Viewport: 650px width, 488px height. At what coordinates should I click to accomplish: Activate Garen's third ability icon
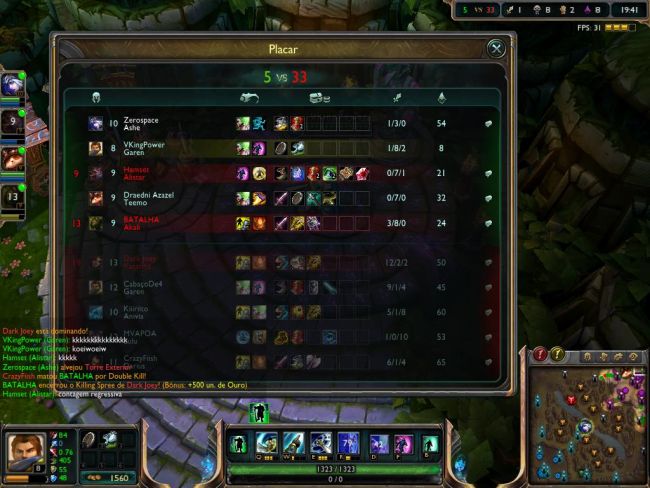click(320, 443)
